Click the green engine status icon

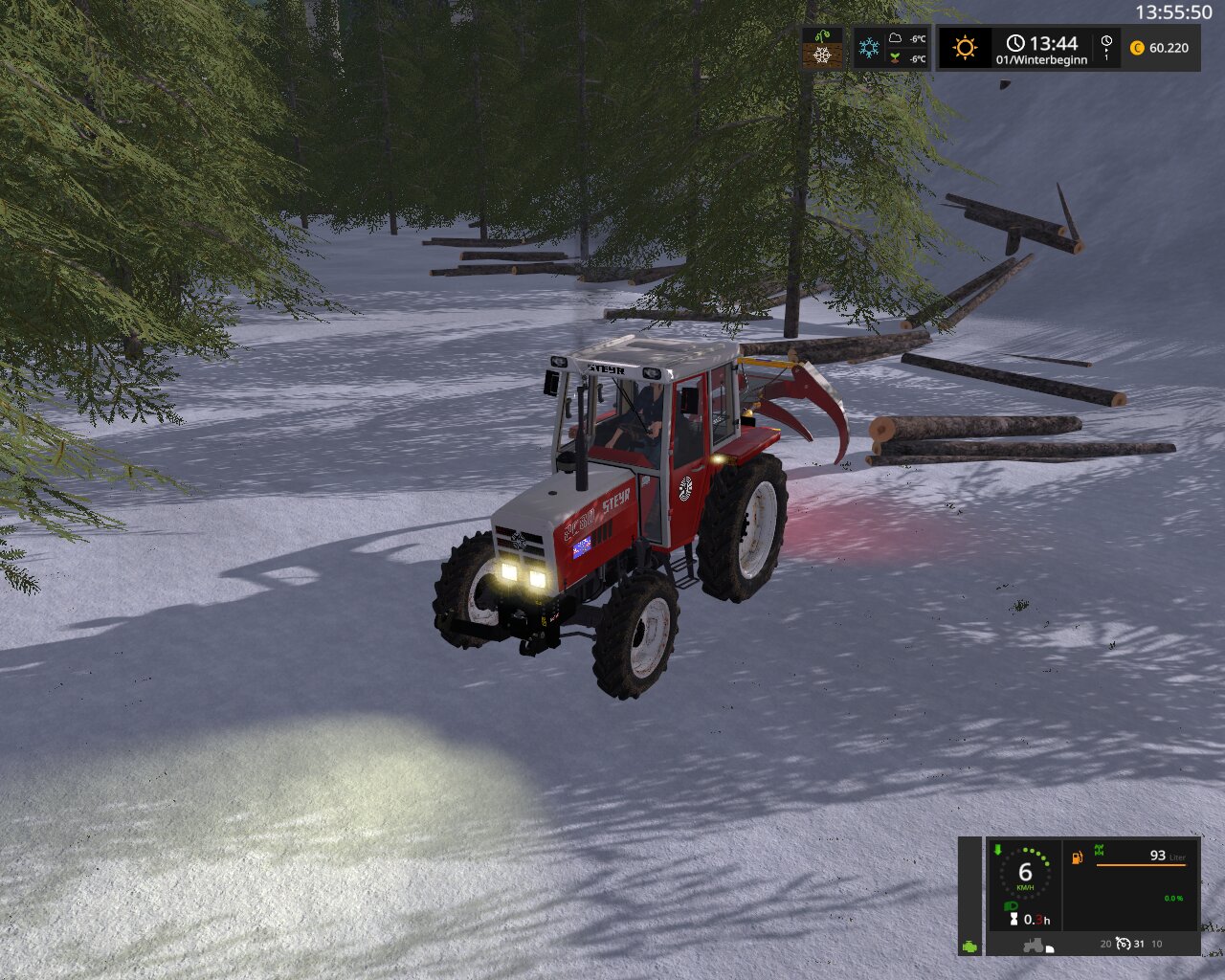[x=970, y=946]
